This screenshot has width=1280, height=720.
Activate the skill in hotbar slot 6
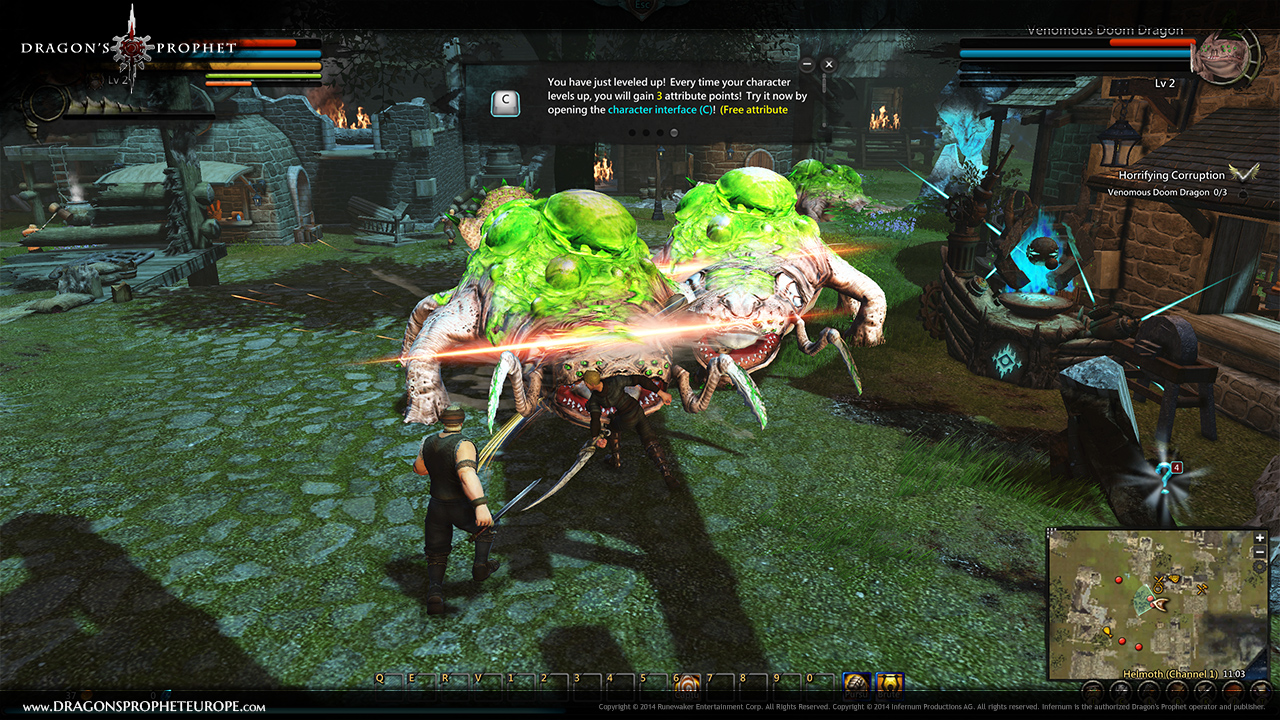click(x=686, y=683)
